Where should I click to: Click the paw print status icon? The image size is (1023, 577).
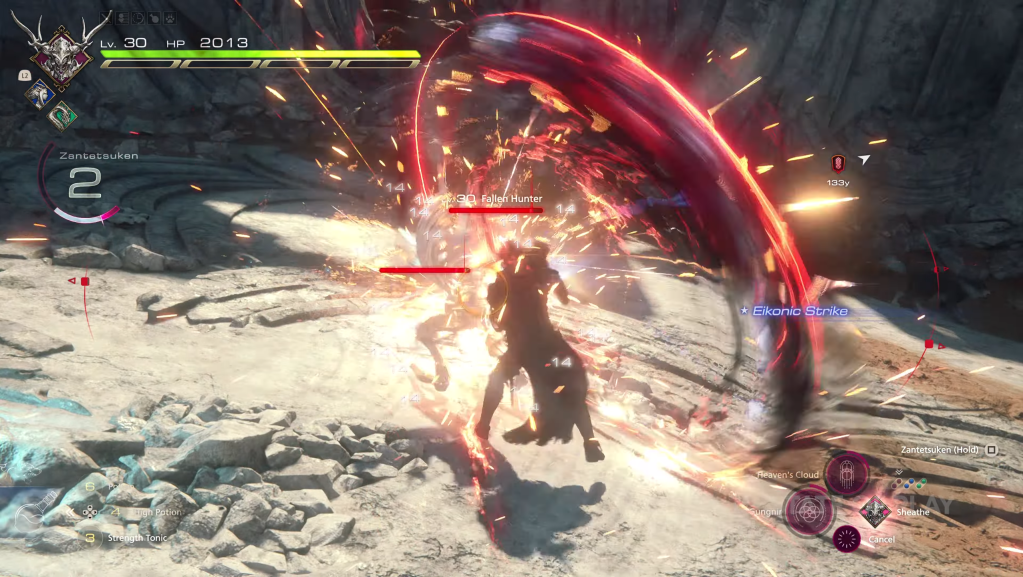point(170,18)
